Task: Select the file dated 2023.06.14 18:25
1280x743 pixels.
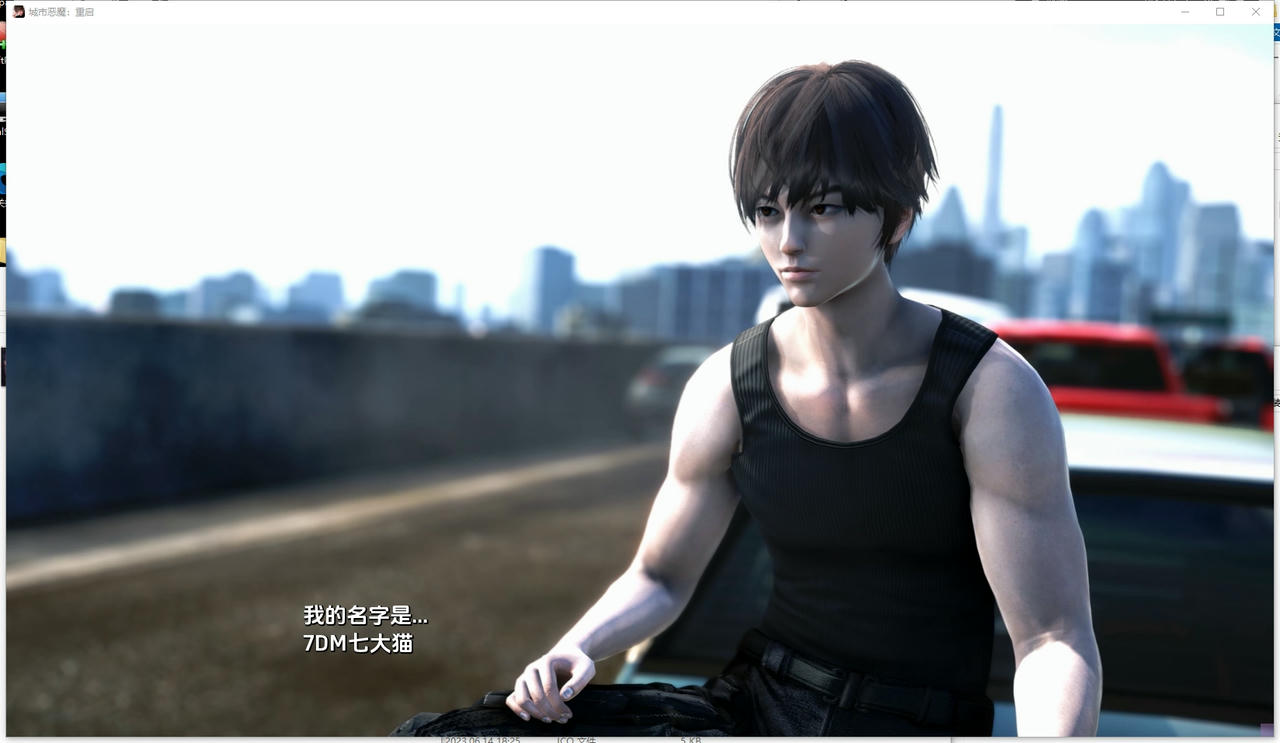Action: [x=483, y=740]
